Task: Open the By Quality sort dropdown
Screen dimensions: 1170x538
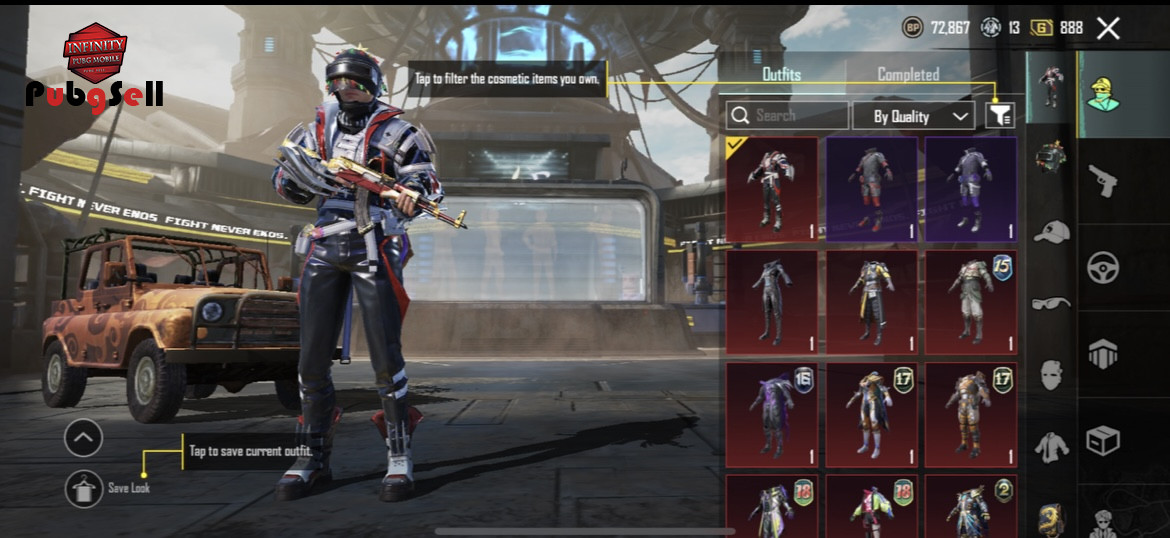Action: pyautogui.click(x=913, y=116)
